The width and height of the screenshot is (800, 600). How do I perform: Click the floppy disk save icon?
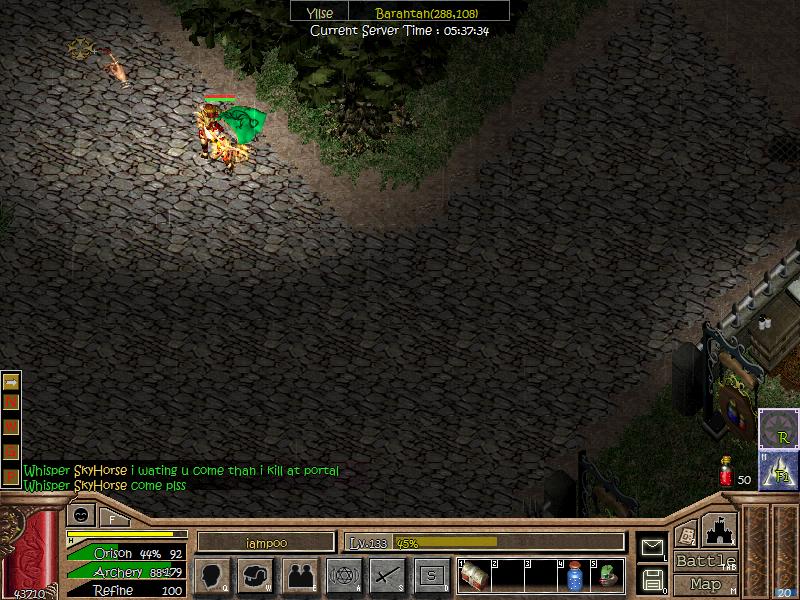[x=652, y=579]
